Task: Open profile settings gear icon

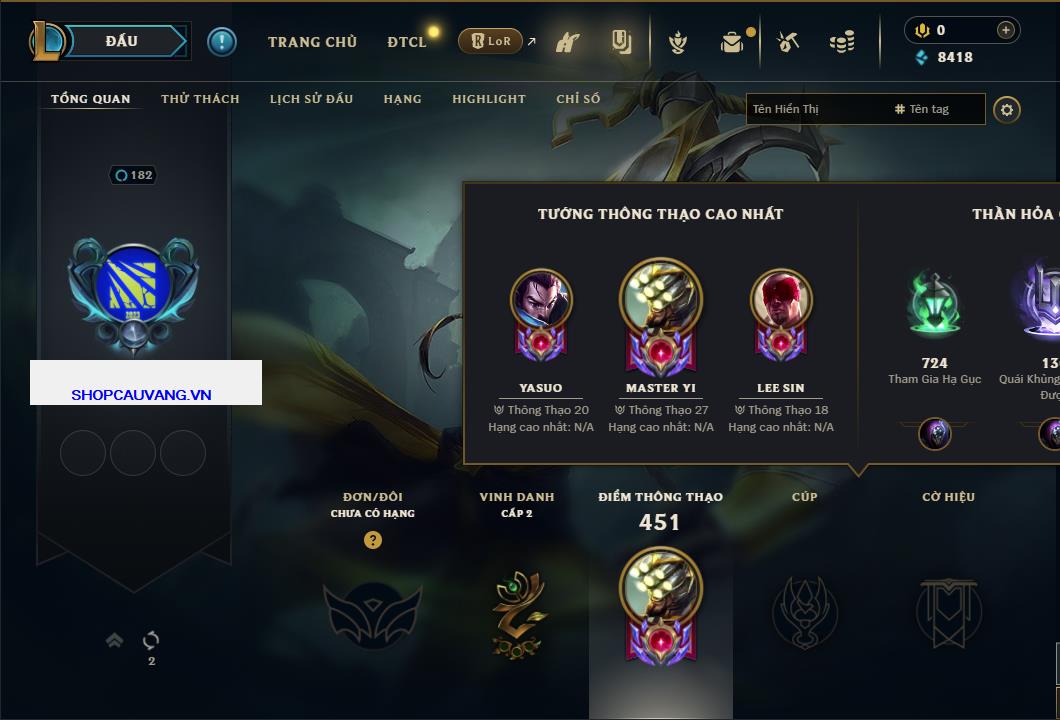Action: (x=1007, y=109)
